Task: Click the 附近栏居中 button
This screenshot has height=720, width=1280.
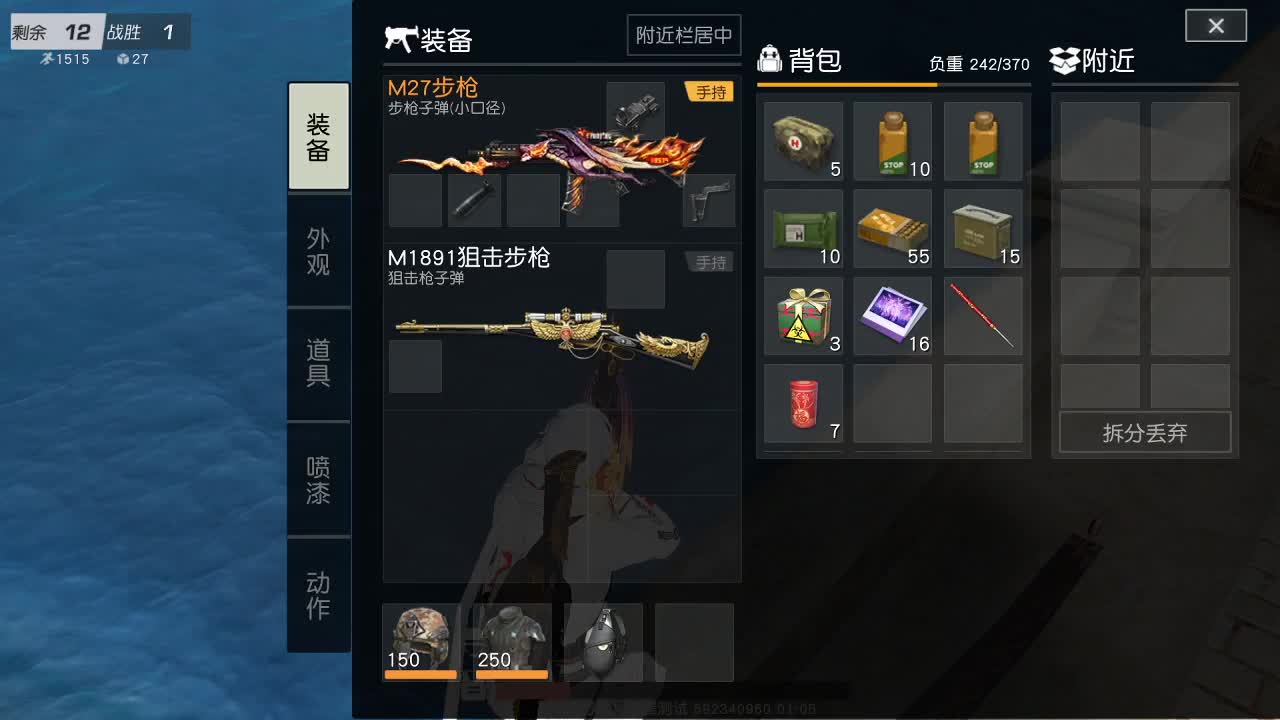Action: pyautogui.click(x=684, y=35)
